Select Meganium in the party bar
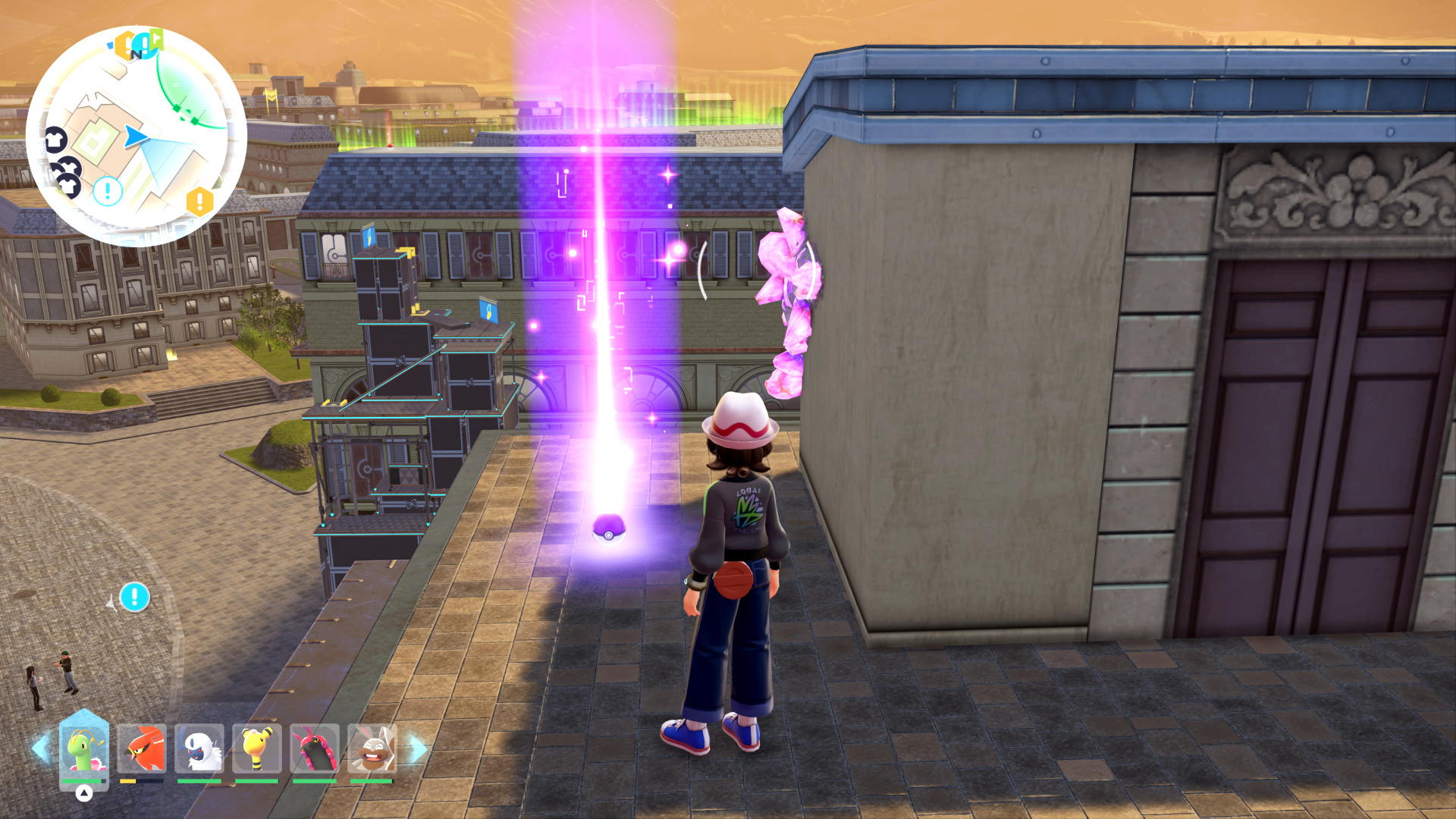Viewport: 1456px width, 819px height. [83, 749]
